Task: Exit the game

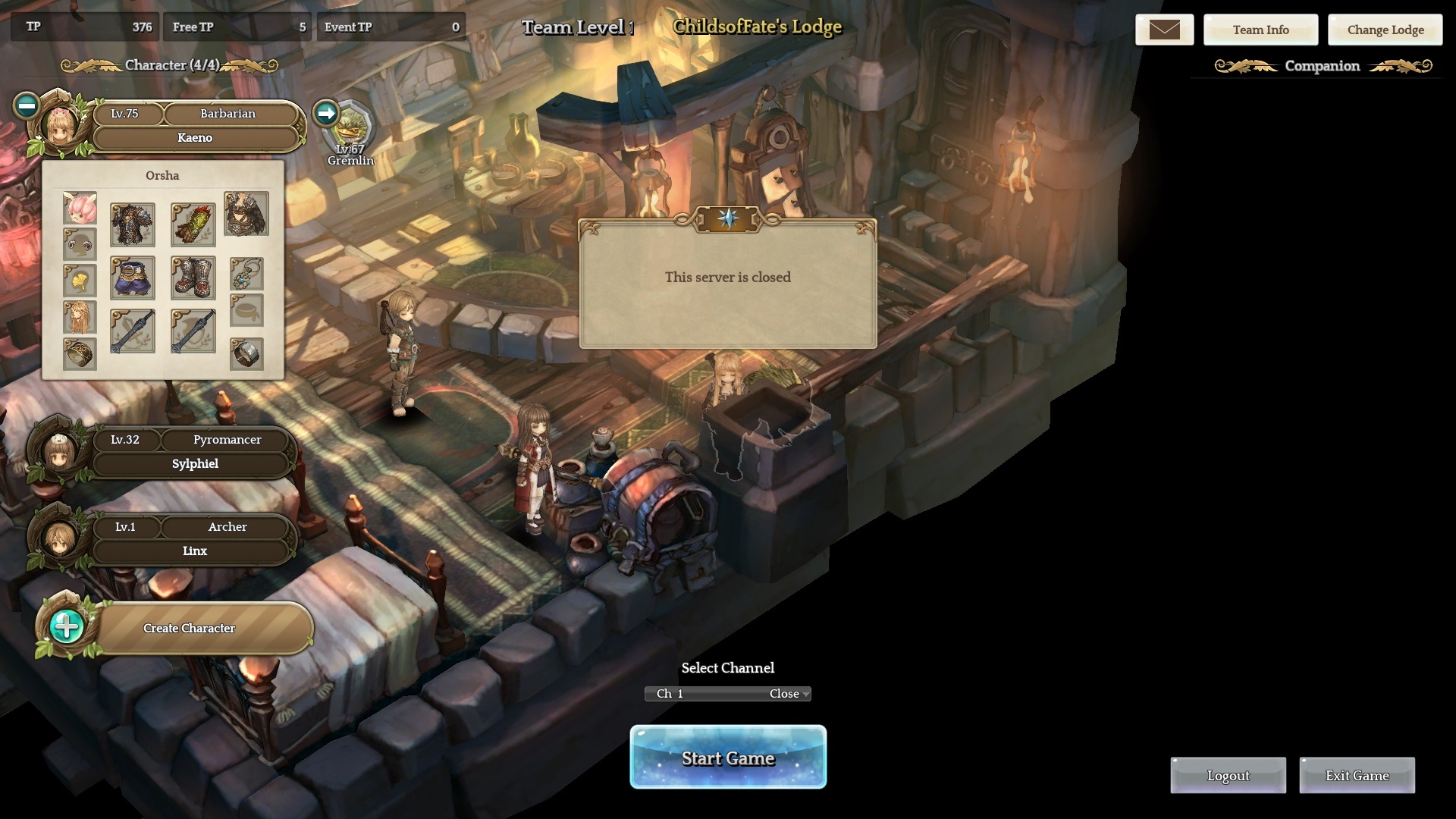Action: tap(1357, 776)
